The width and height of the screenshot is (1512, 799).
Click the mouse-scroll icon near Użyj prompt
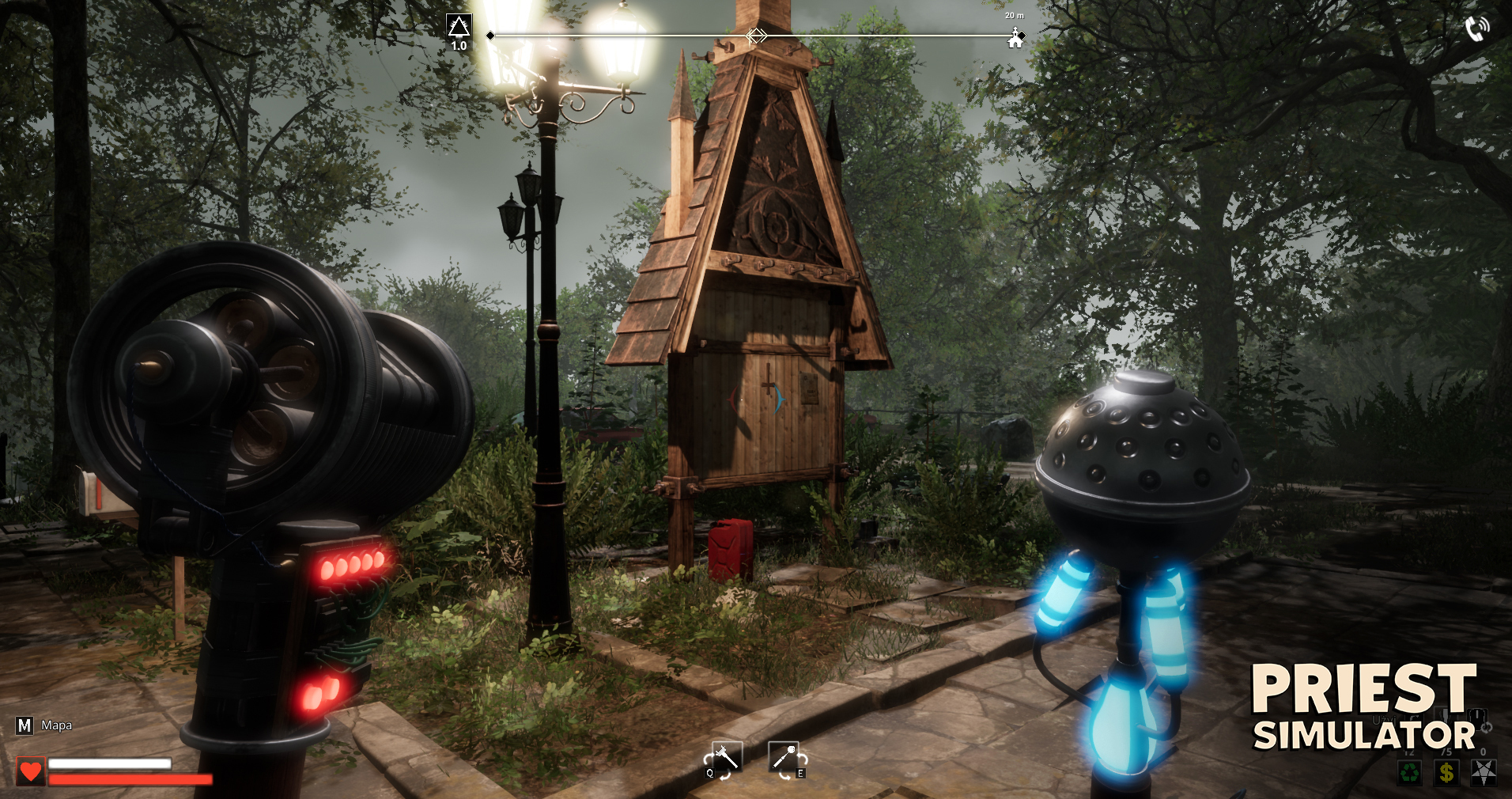(1477, 720)
